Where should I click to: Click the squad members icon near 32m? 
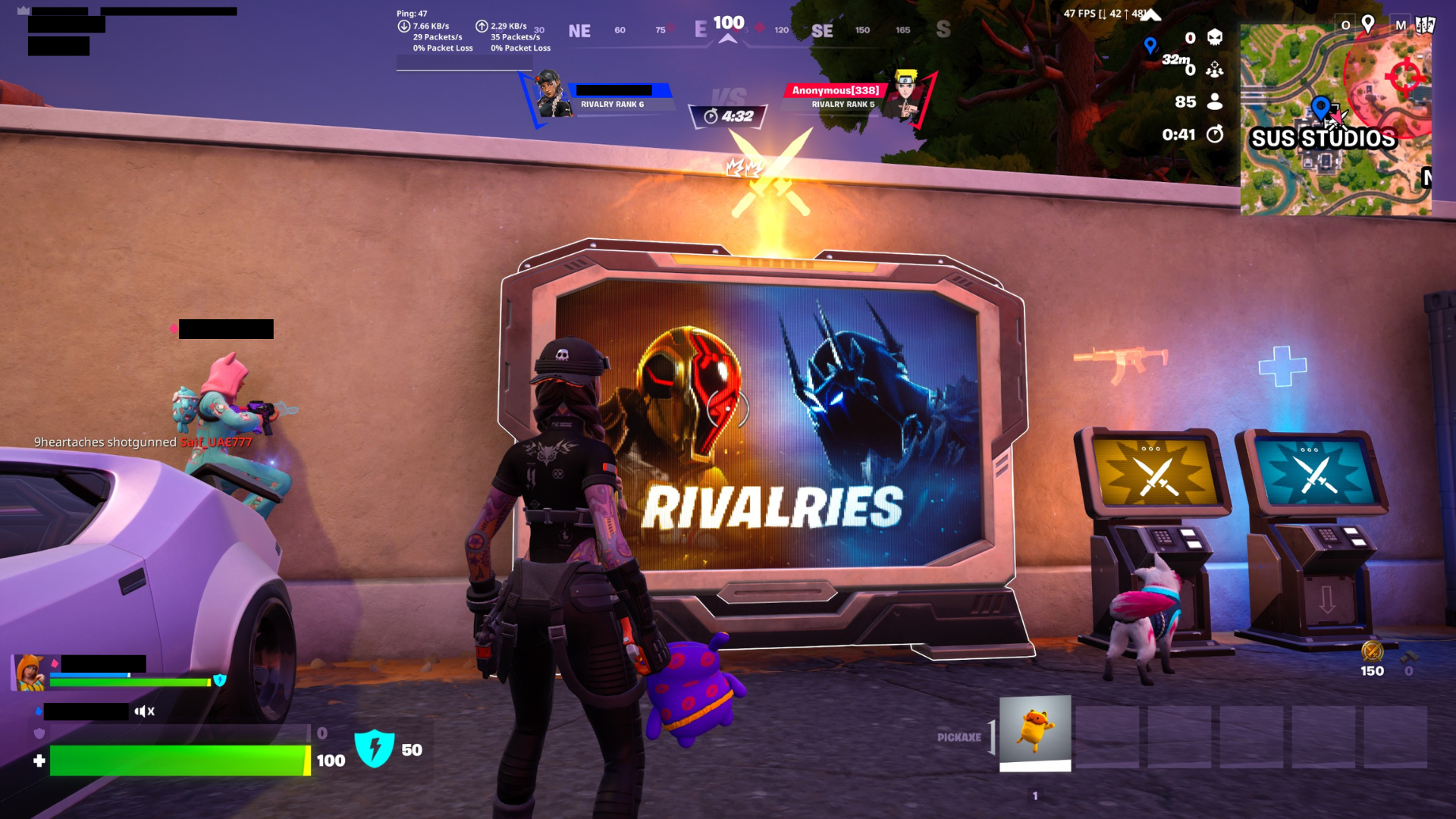click(1214, 71)
